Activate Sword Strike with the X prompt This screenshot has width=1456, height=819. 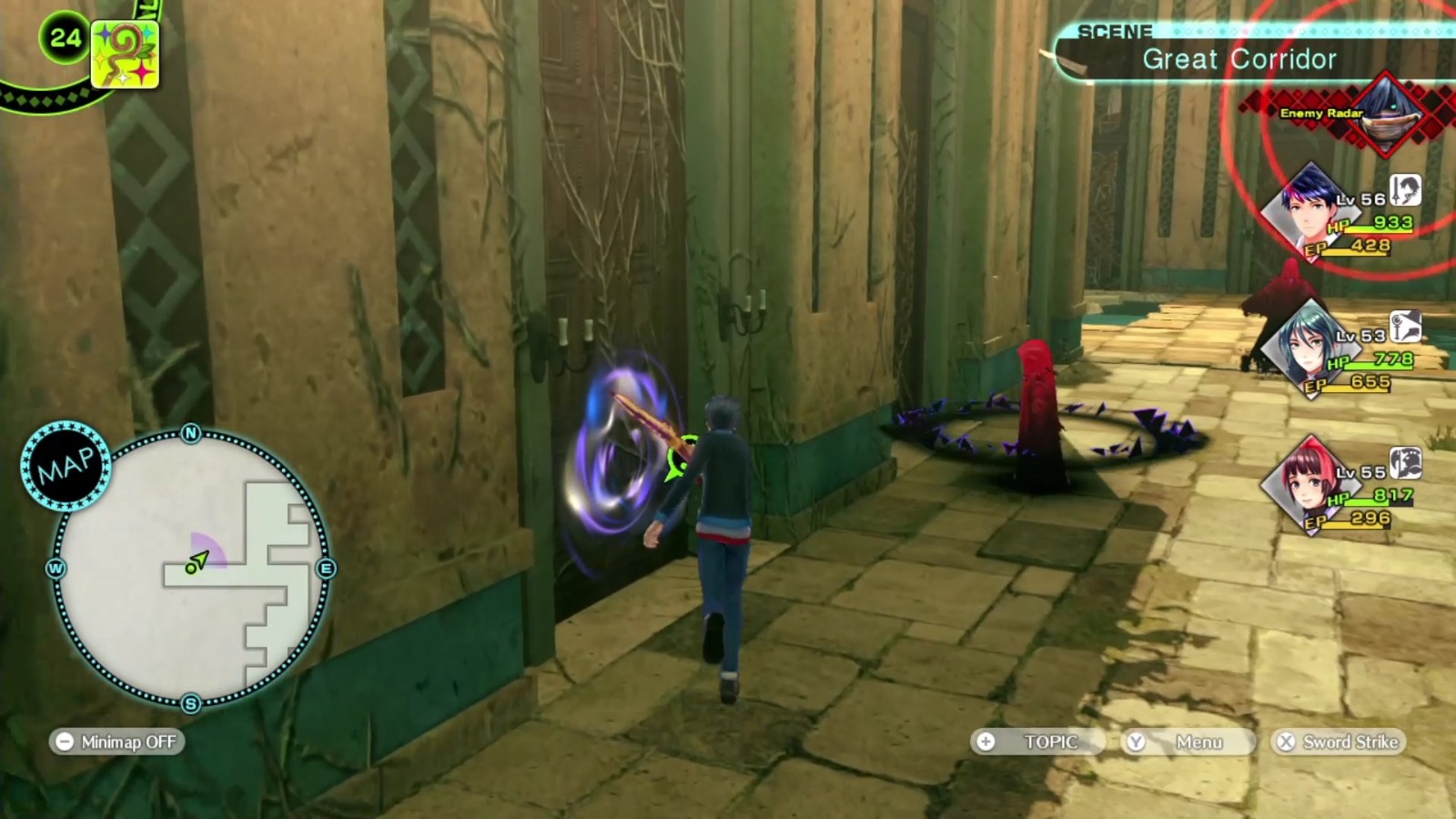pyautogui.click(x=1338, y=742)
